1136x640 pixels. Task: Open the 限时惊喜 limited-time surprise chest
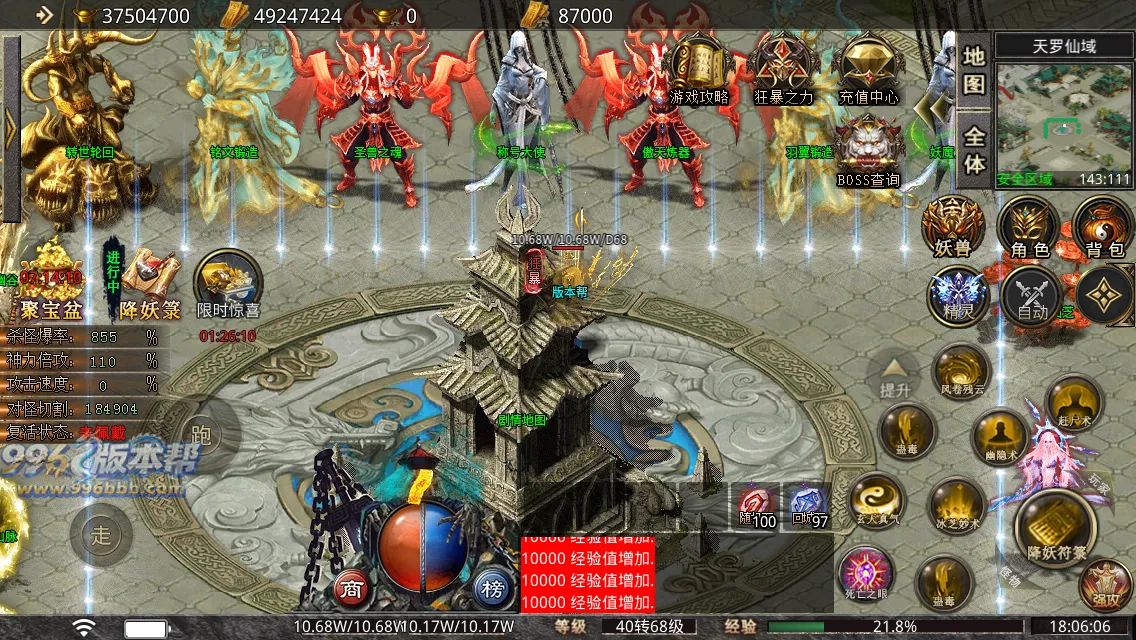[228, 285]
